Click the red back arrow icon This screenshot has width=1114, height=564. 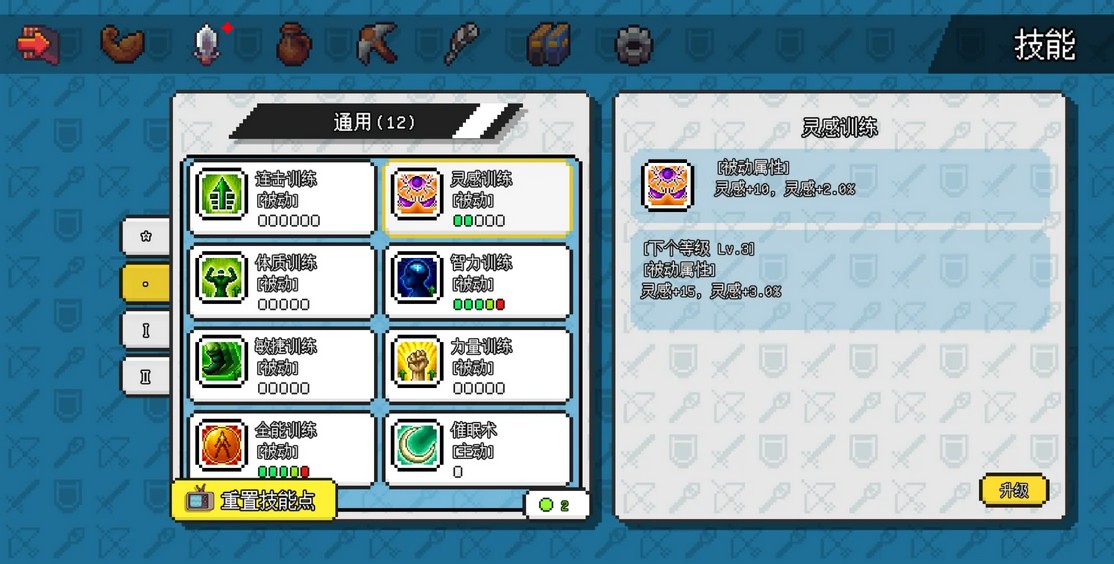(x=38, y=43)
